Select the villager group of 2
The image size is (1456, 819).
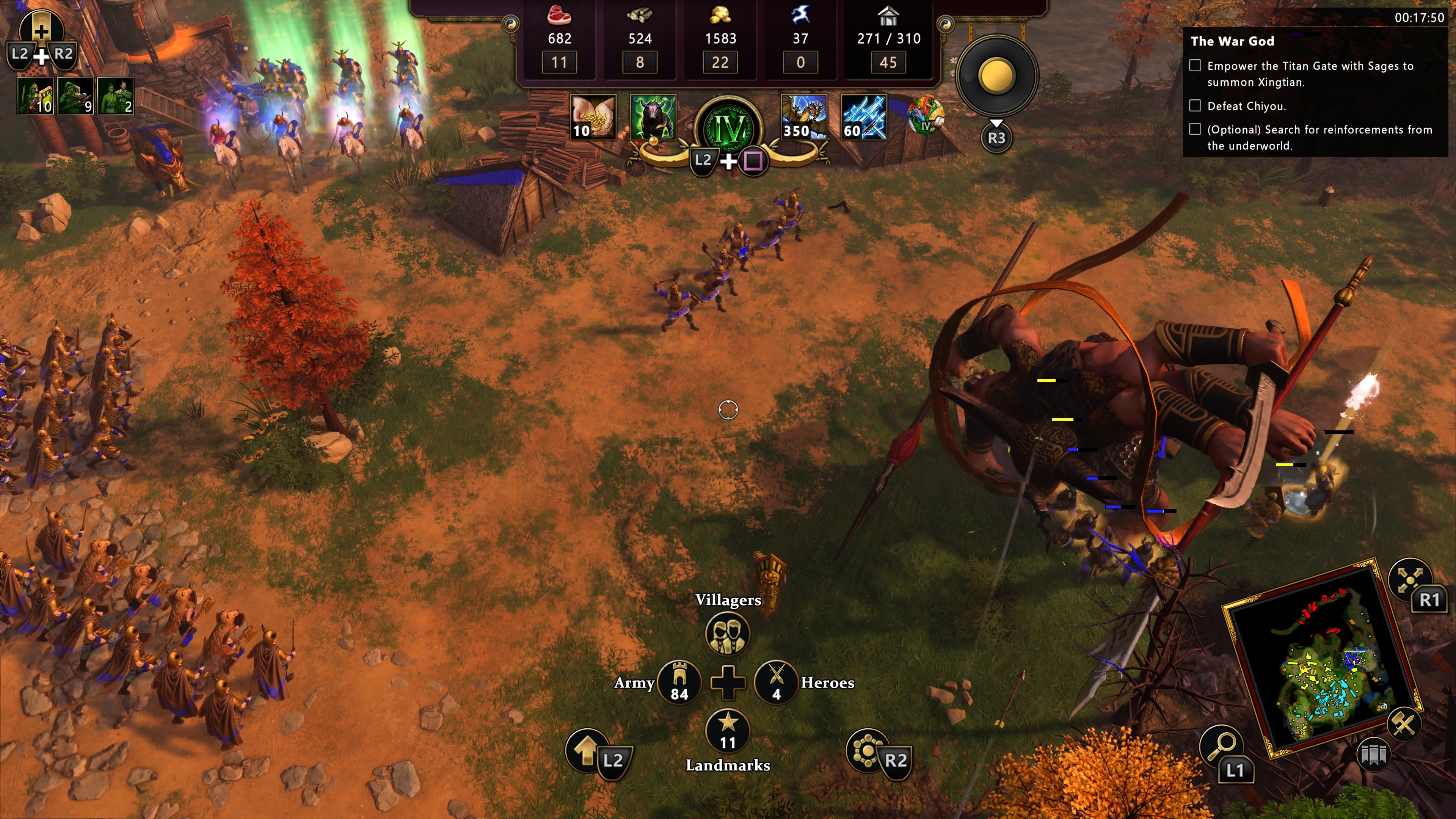pos(115,96)
